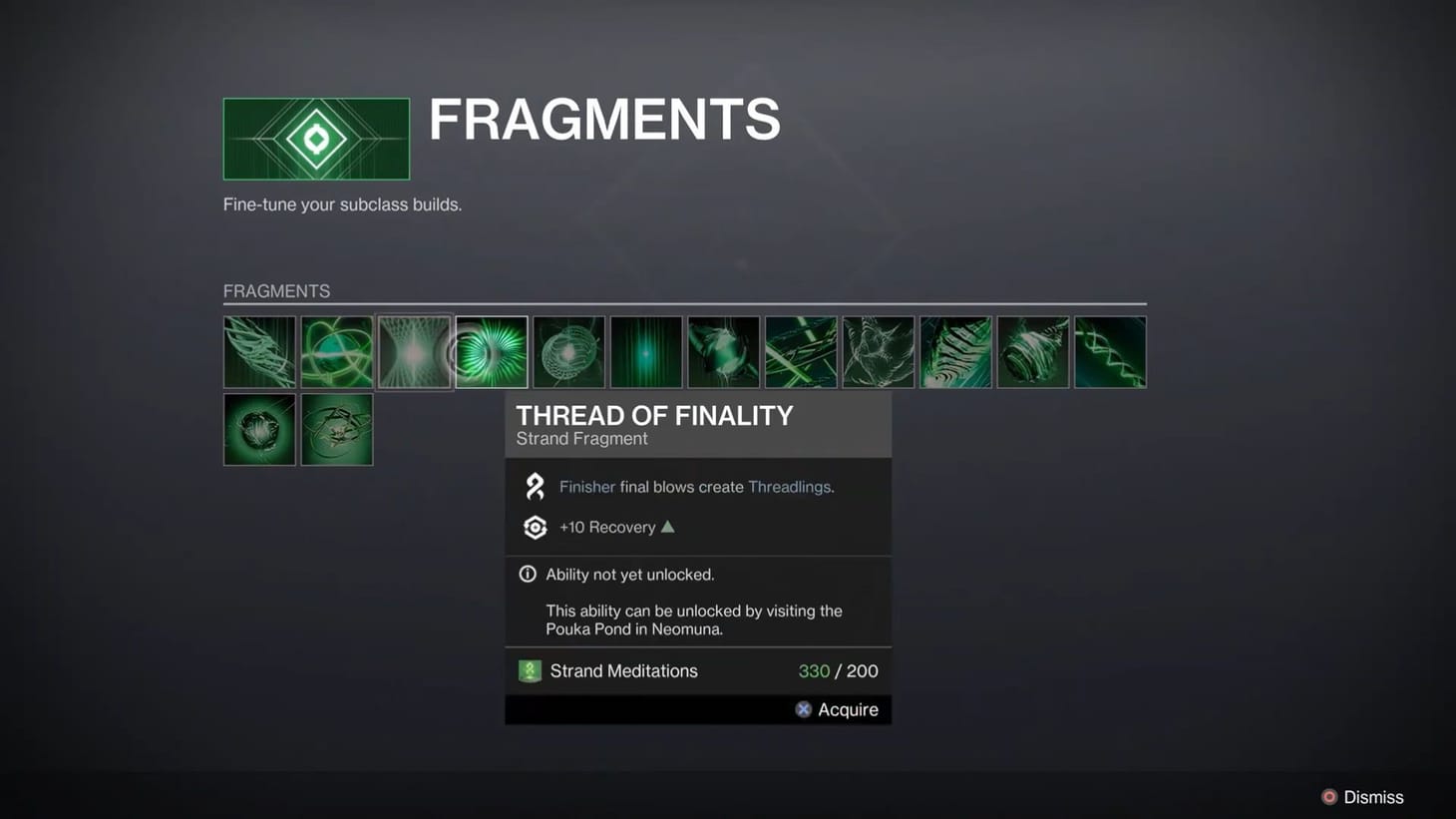The width and height of the screenshot is (1456, 819).
Task: Click the Finisher ability icon in the tooltip
Action: pos(535,486)
